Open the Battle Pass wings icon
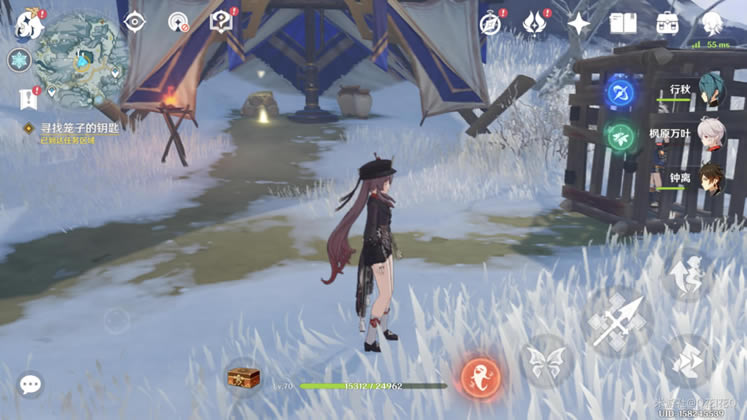The image size is (747, 420). coord(535,23)
